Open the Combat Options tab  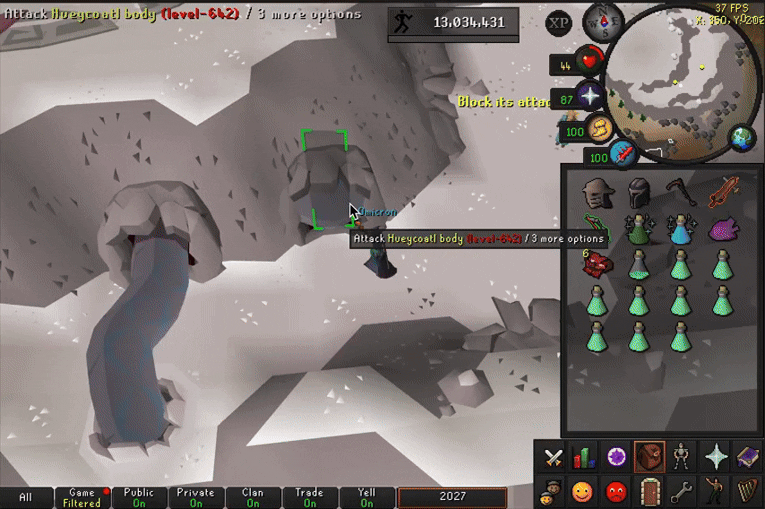(x=553, y=459)
